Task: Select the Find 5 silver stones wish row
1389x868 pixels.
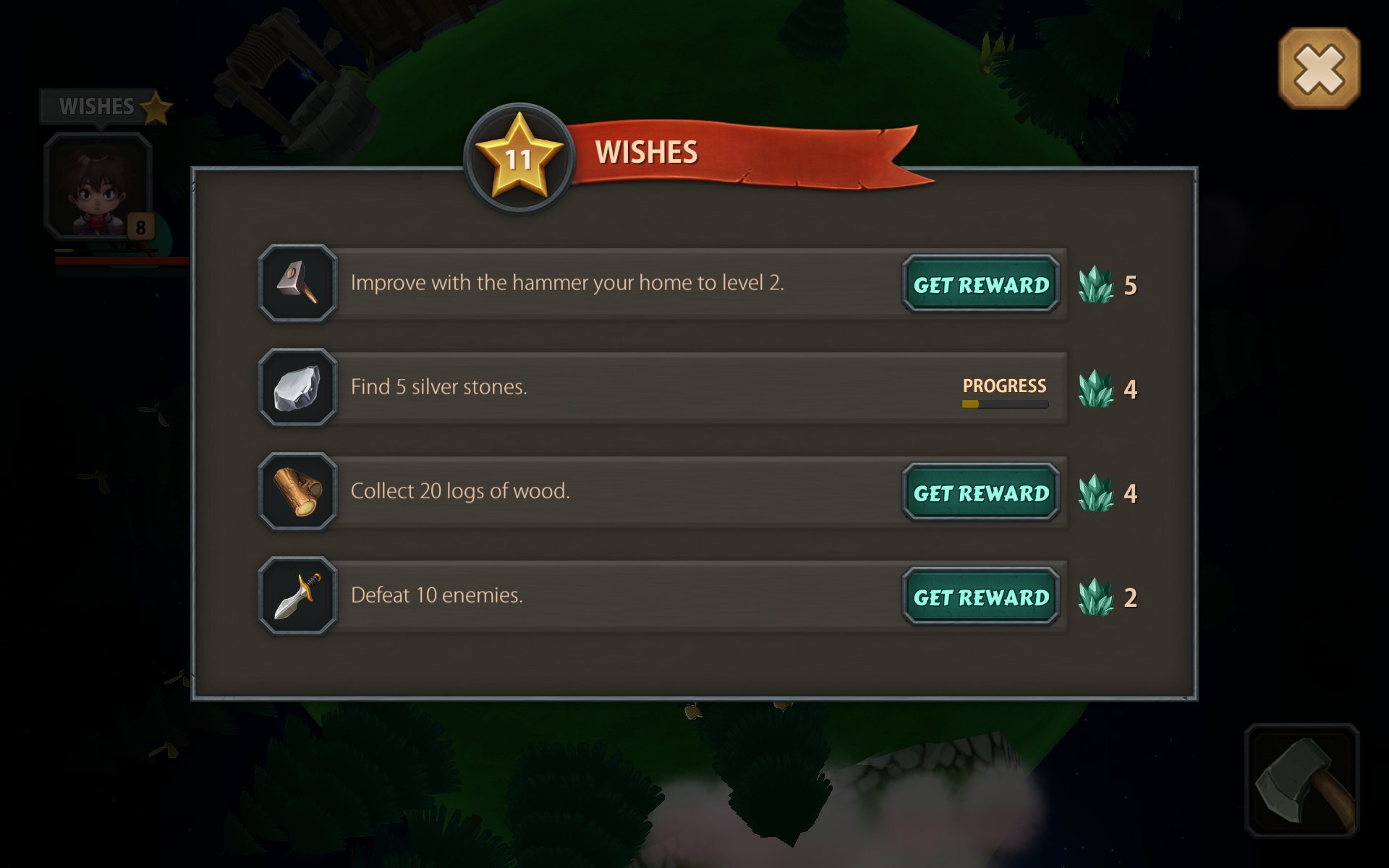Action: (651, 387)
